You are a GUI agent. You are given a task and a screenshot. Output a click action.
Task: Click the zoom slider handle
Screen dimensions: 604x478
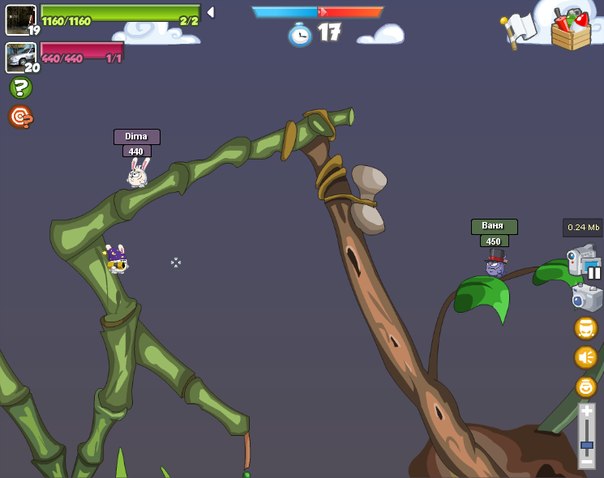pyautogui.click(x=587, y=446)
